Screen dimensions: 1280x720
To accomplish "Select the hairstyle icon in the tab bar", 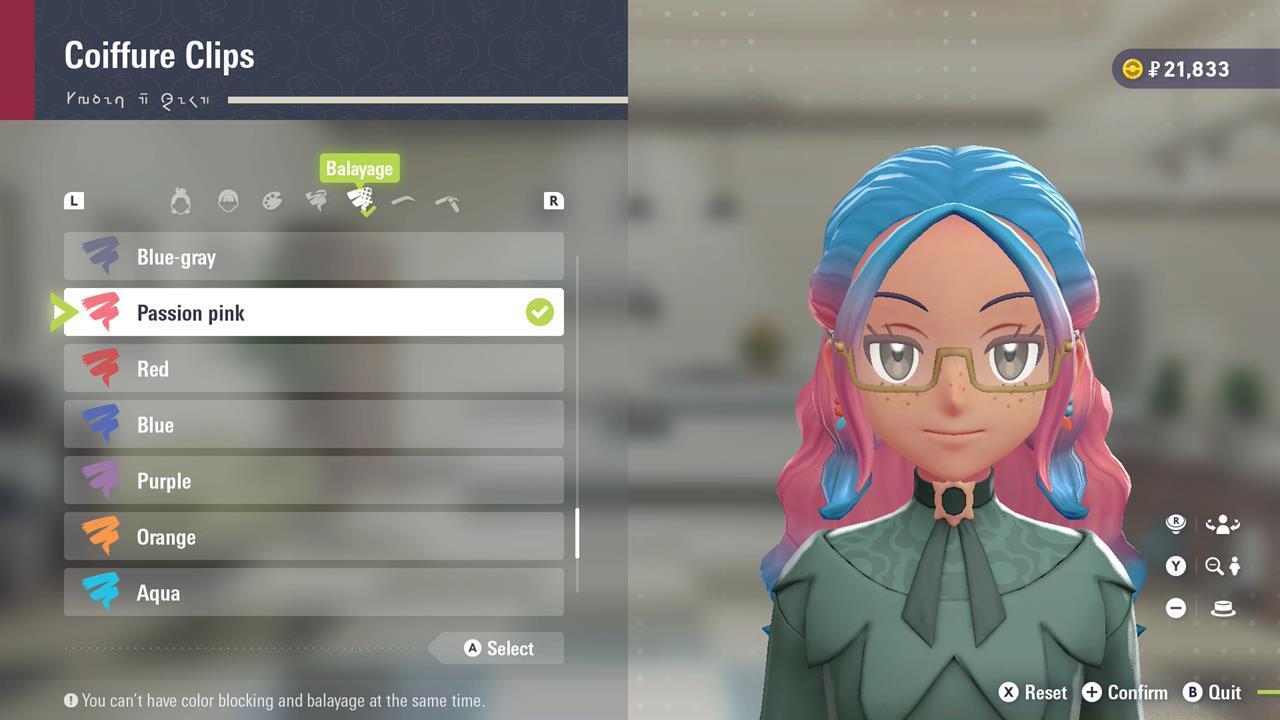I will click(x=180, y=200).
